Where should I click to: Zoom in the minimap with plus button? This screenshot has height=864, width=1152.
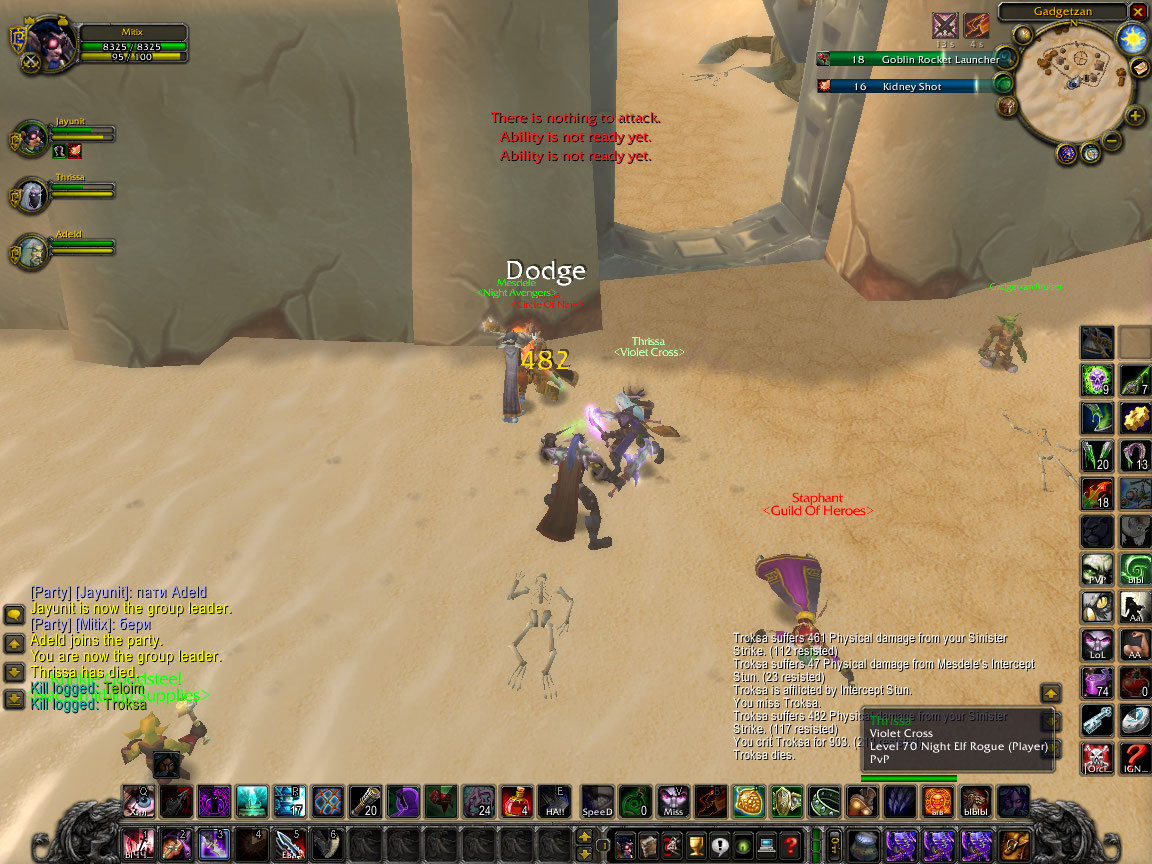pyautogui.click(x=1135, y=116)
